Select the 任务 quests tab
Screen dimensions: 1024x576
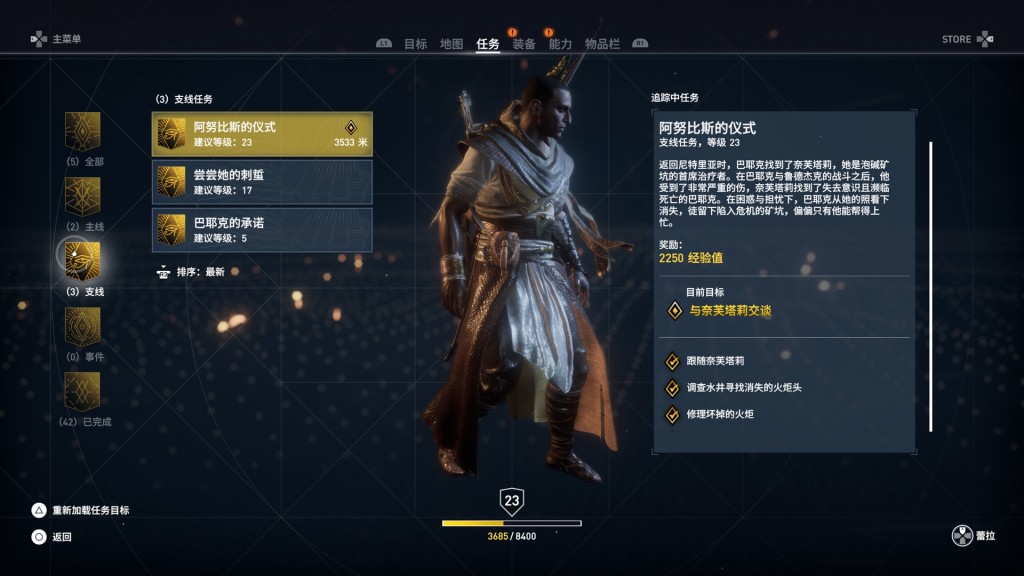488,44
